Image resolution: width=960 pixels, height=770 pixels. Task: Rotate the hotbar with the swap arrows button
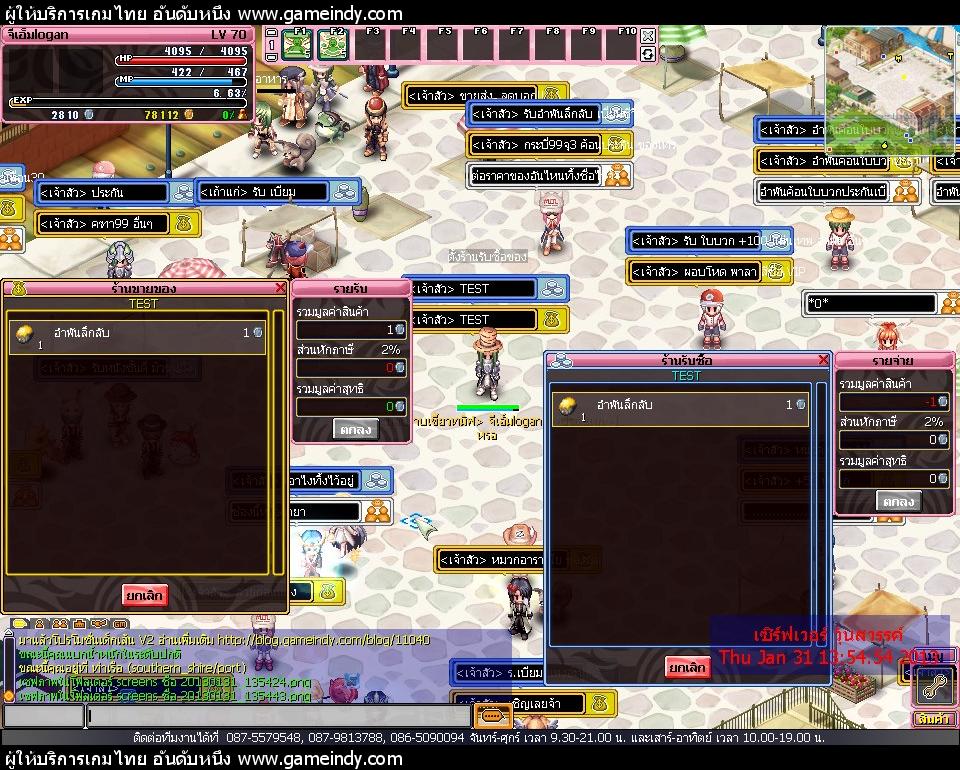648,53
